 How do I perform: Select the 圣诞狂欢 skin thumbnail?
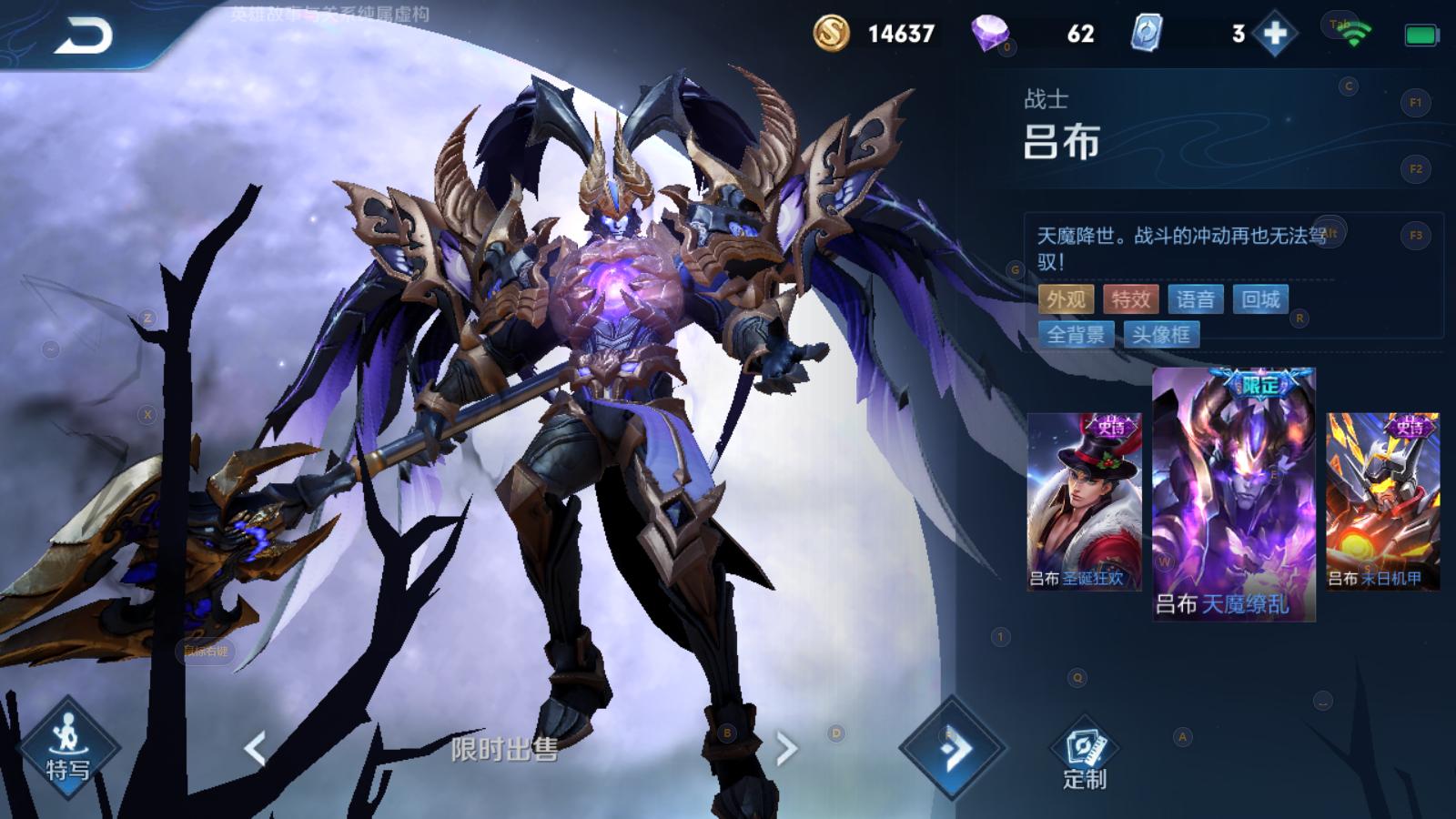click(x=1084, y=501)
